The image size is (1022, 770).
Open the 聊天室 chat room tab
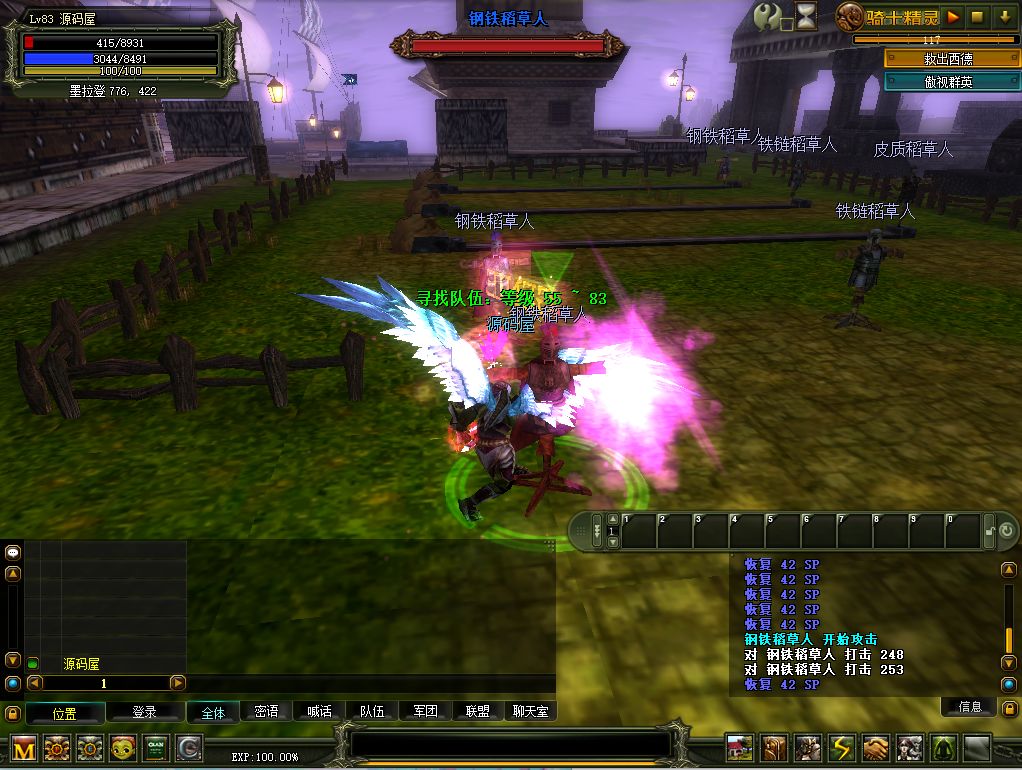530,712
